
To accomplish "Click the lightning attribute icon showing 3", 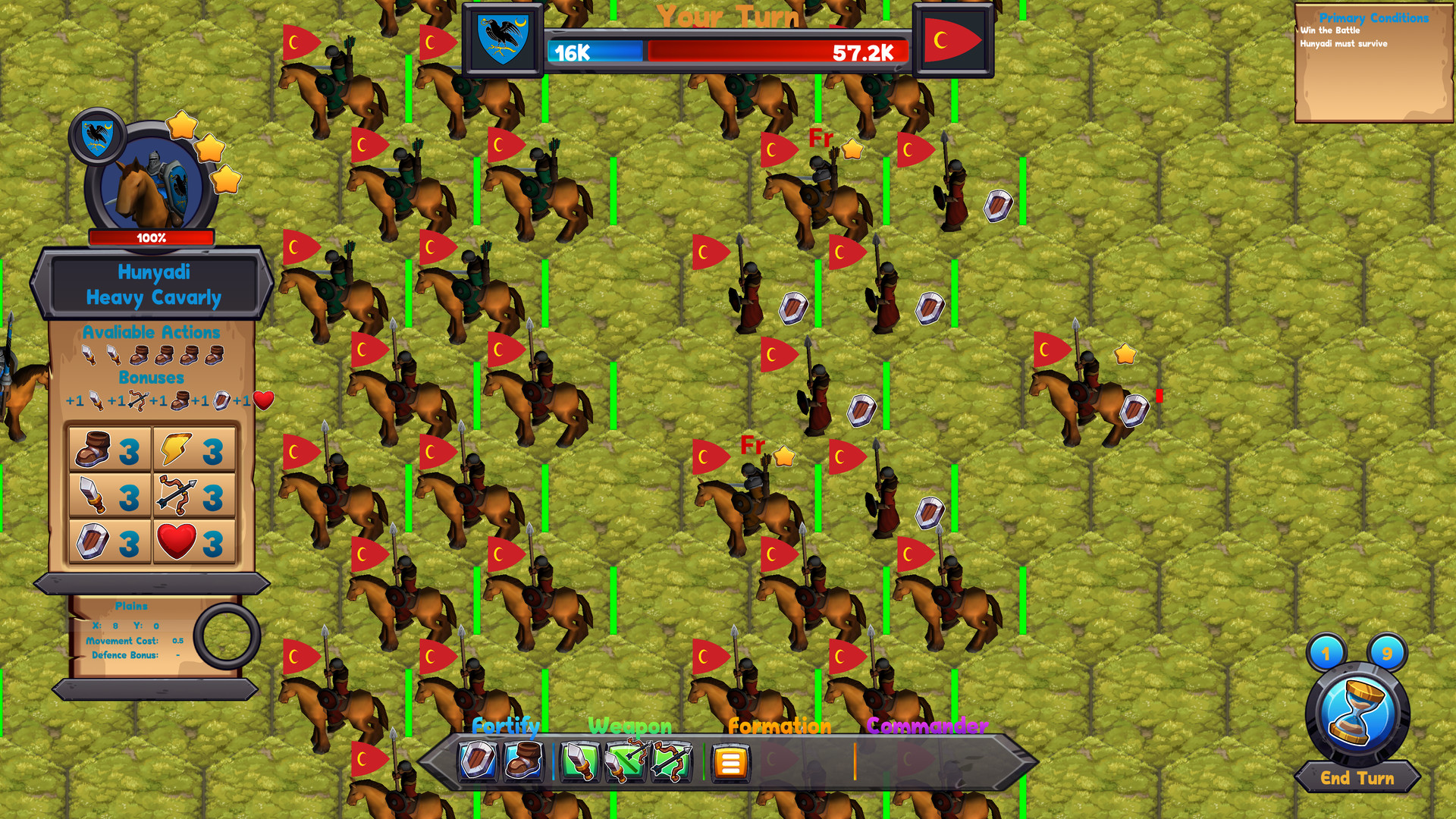I will click(x=176, y=450).
